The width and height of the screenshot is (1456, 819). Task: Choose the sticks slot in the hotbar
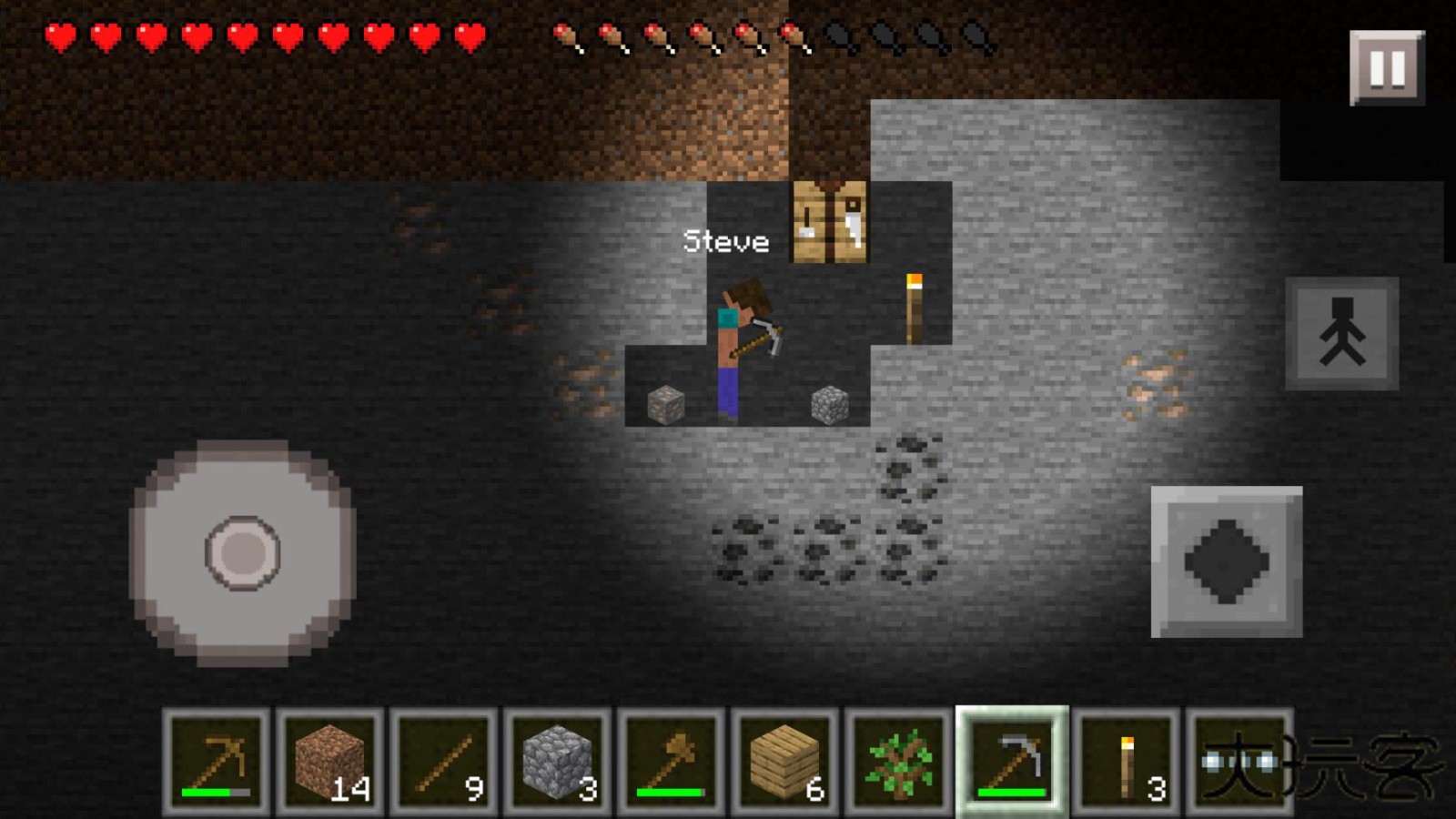[444, 762]
